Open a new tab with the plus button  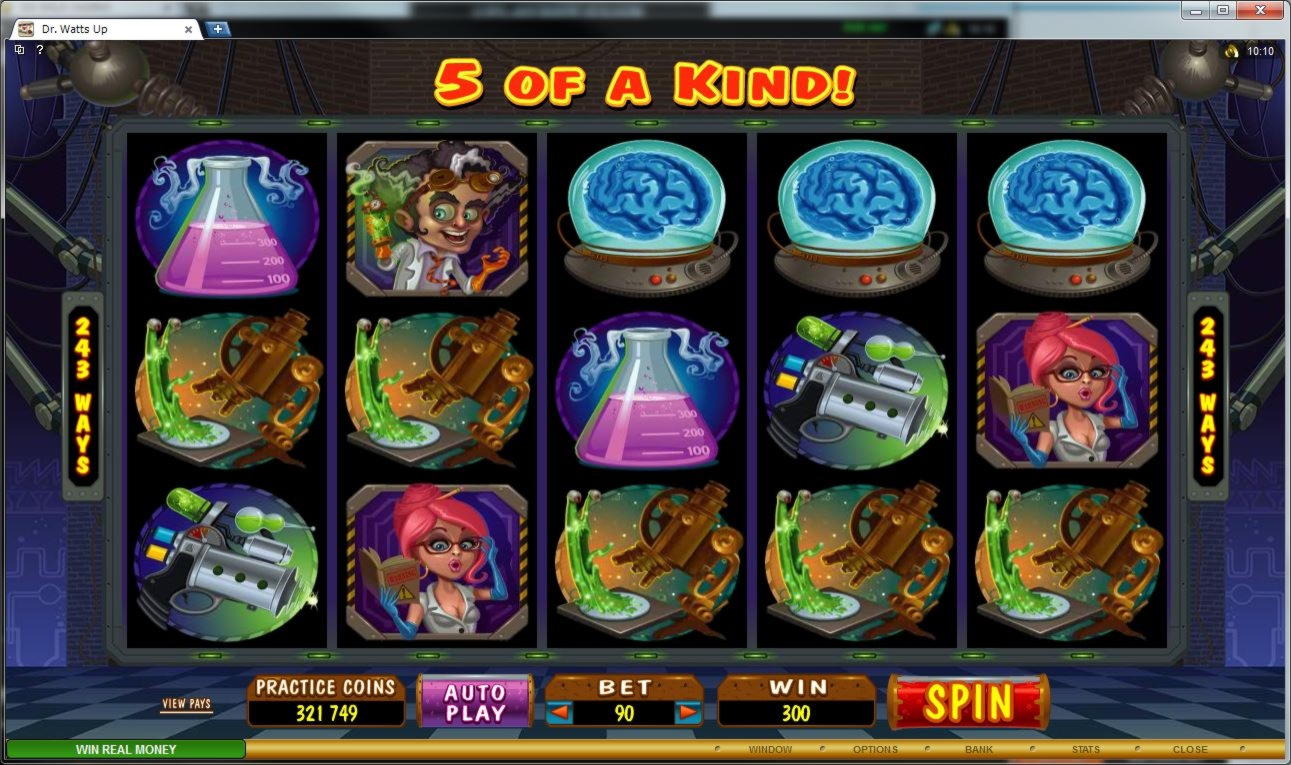(x=217, y=29)
